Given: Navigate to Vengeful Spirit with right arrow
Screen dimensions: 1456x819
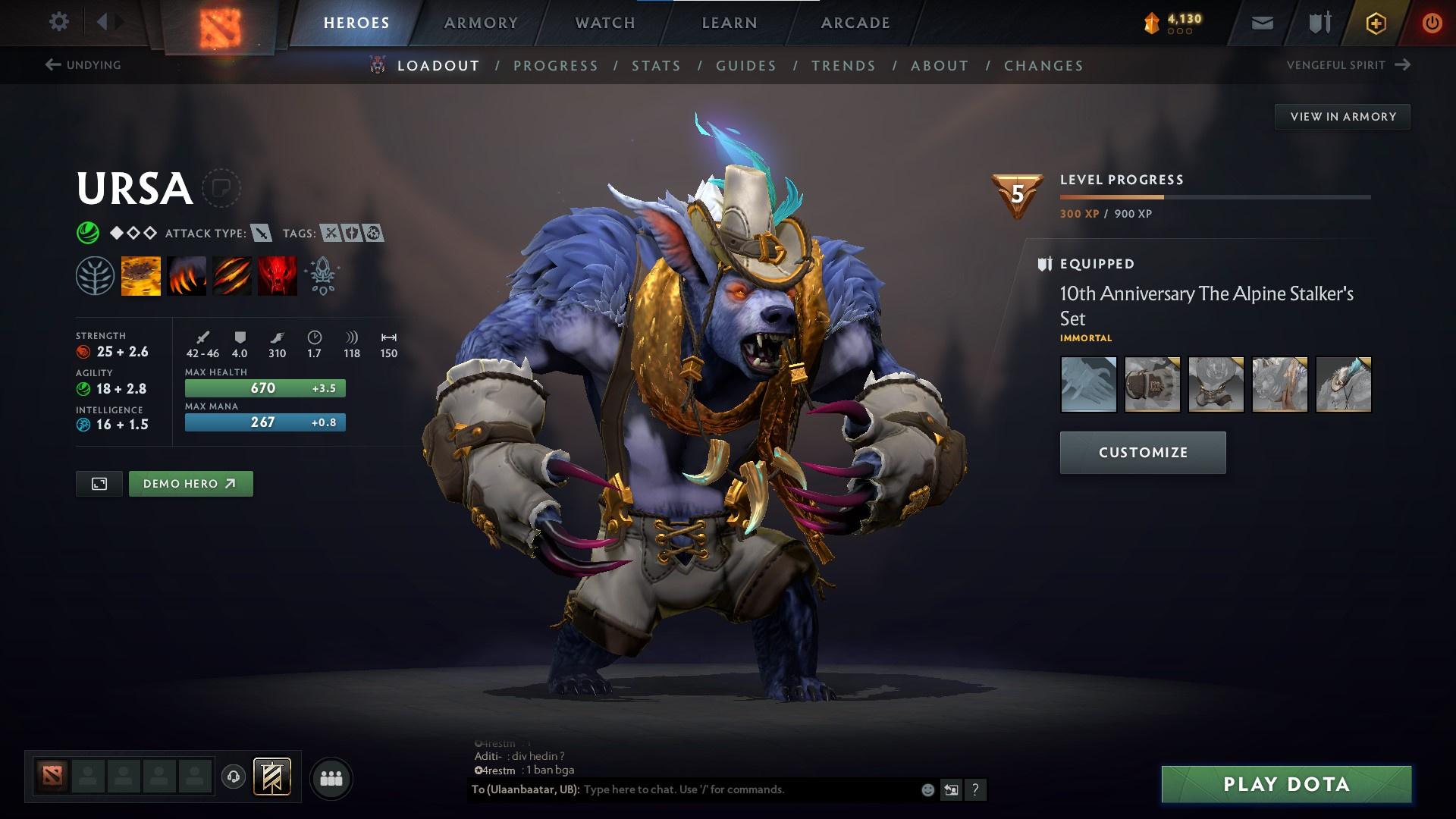Looking at the screenshot, I should 1401,65.
